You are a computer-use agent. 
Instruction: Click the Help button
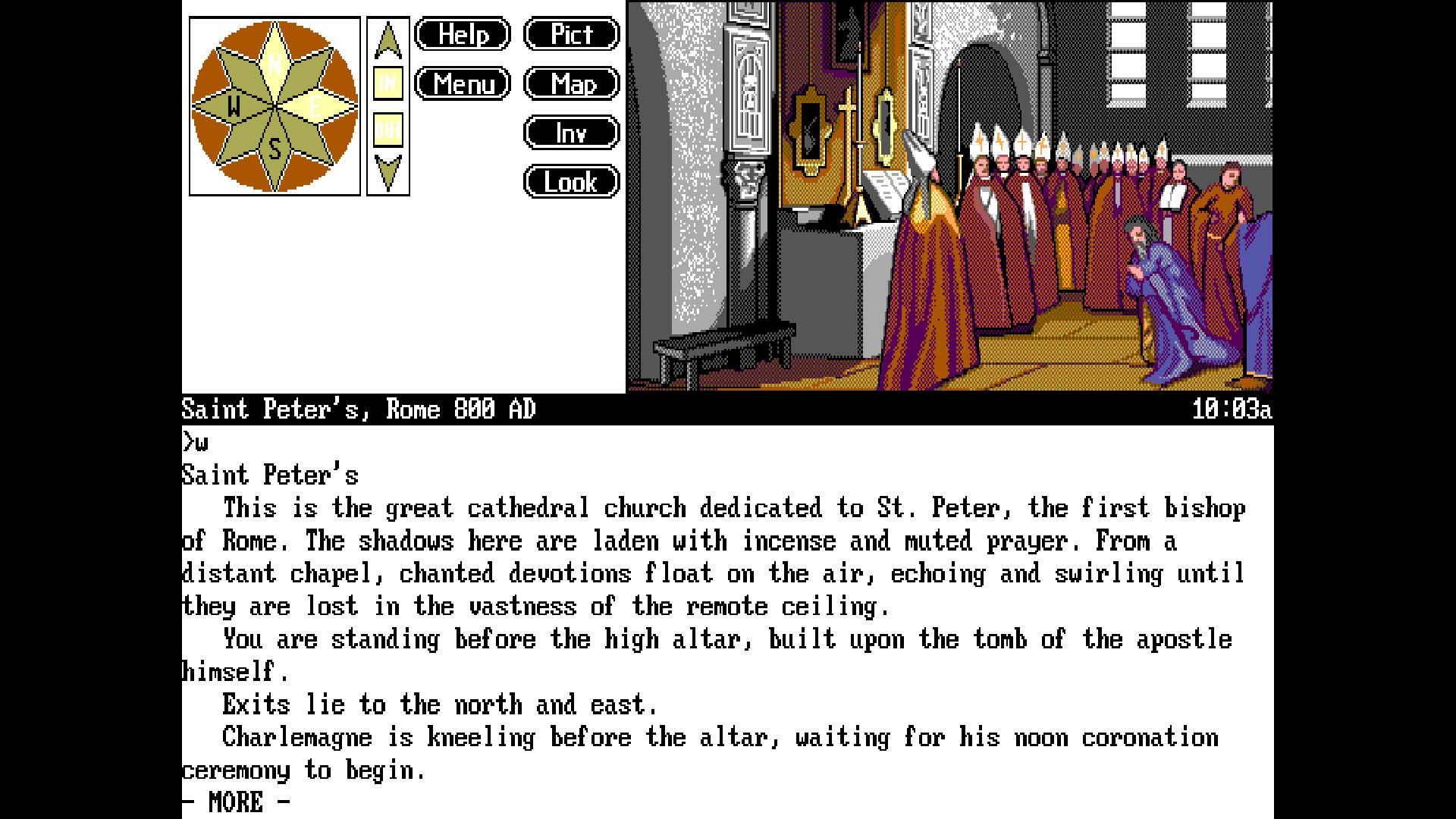pos(462,34)
